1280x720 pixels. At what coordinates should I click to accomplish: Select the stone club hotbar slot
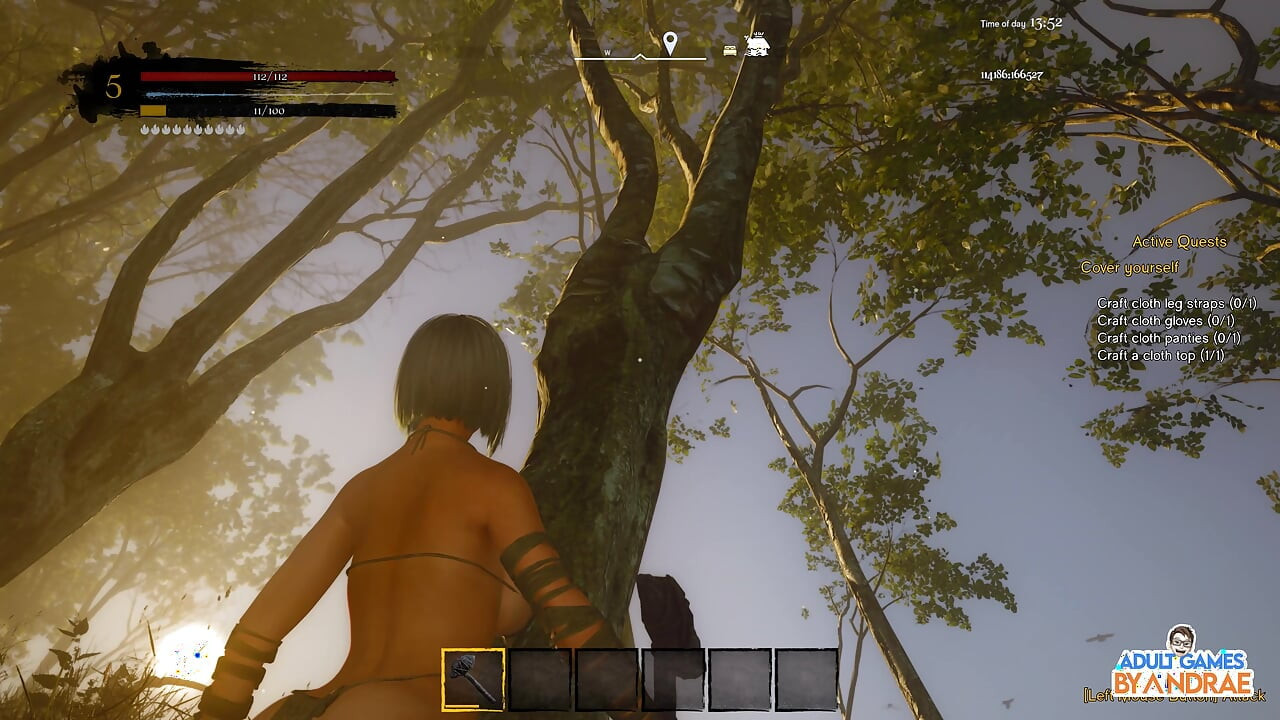pos(473,679)
